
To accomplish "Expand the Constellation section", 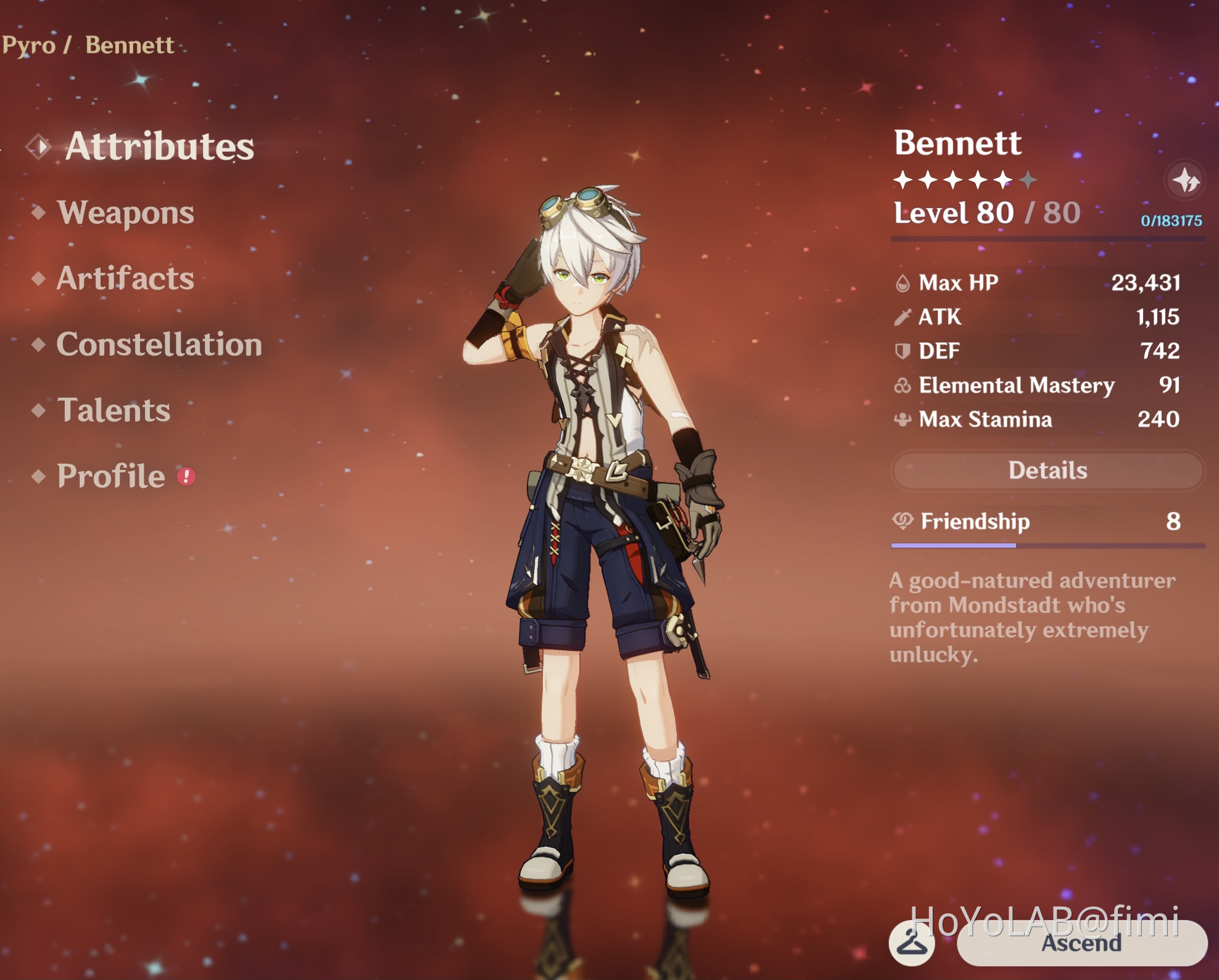I will 159,344.
